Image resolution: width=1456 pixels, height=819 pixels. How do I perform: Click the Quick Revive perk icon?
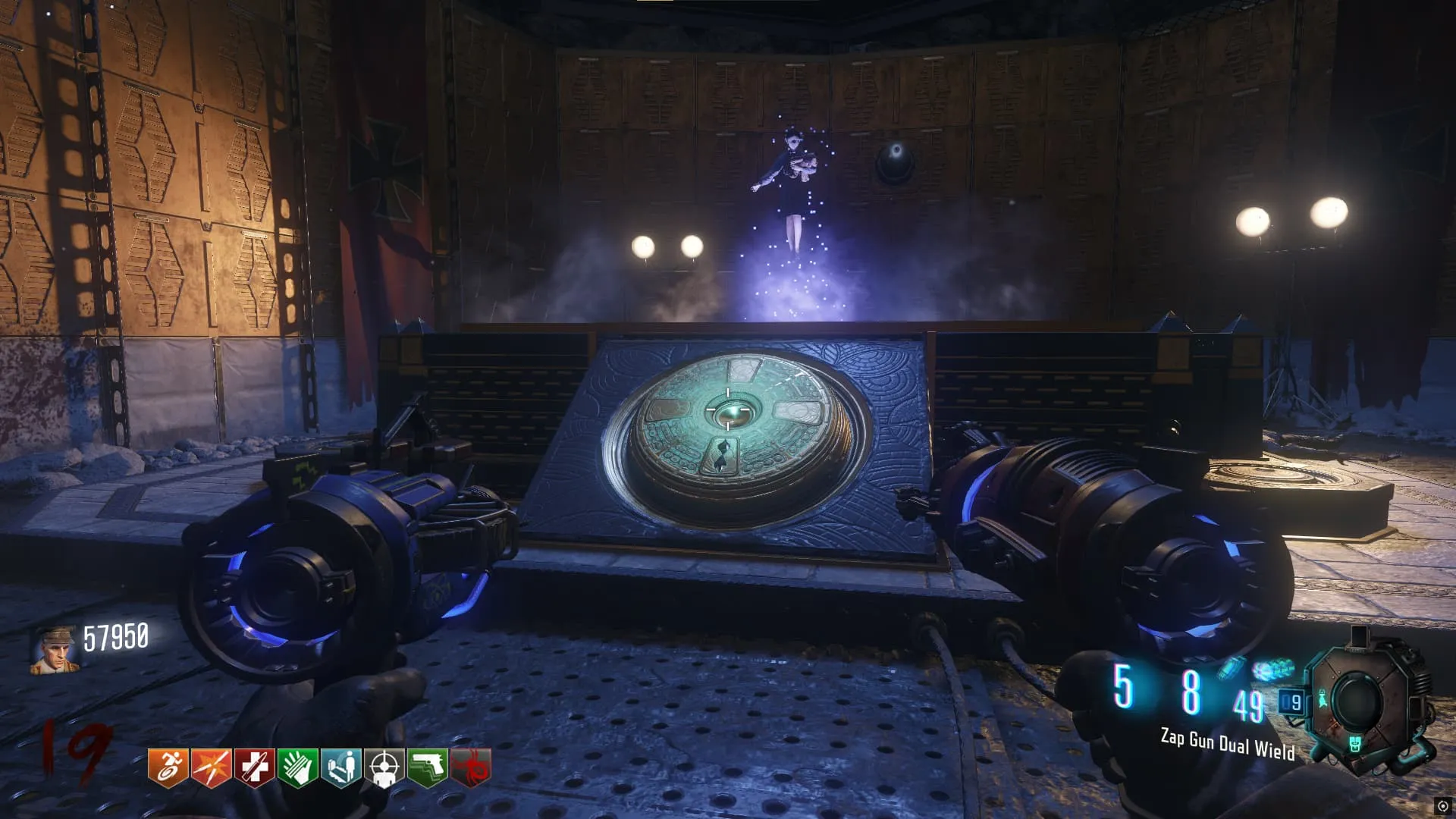click(x=340, y=767)
